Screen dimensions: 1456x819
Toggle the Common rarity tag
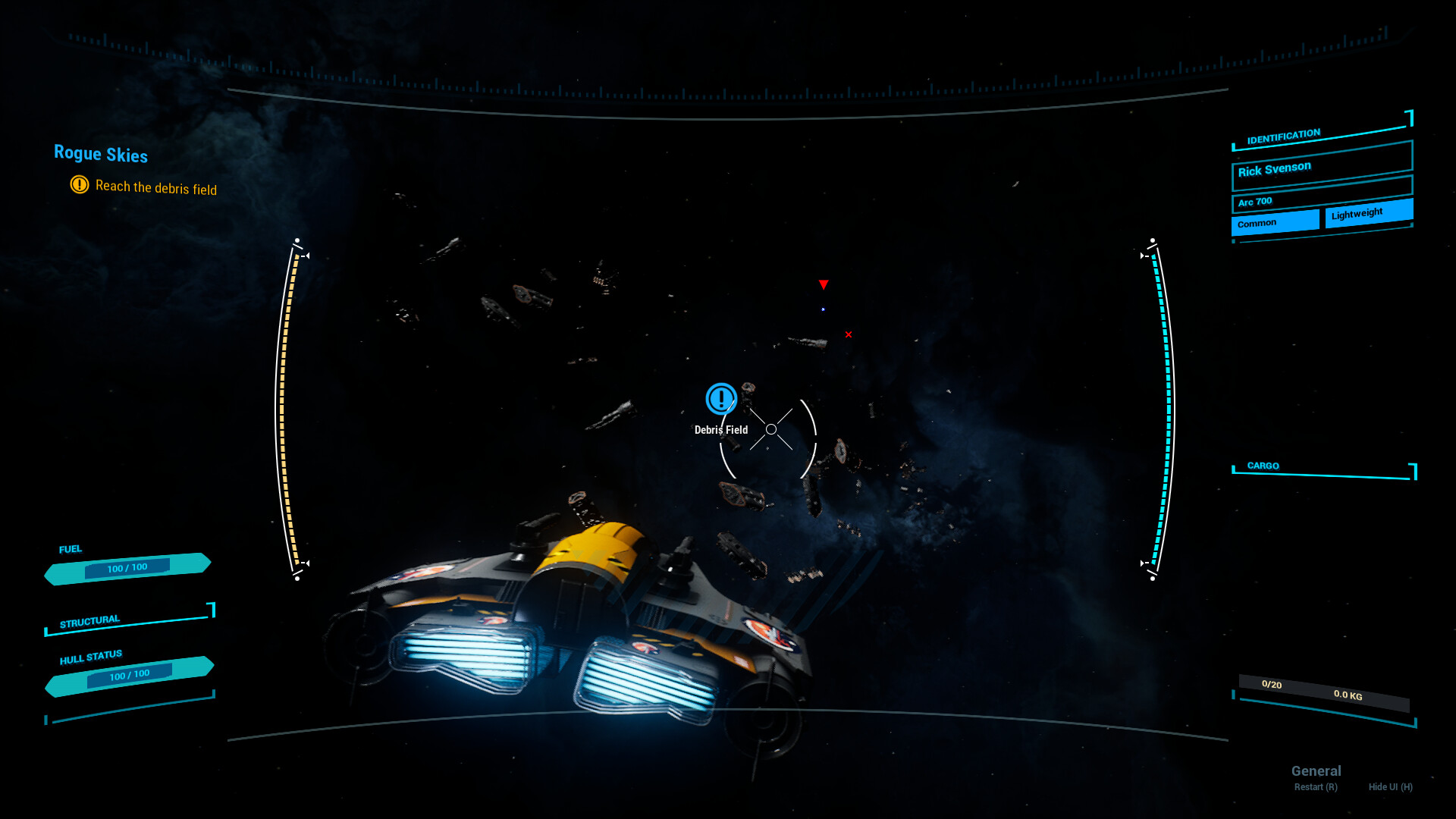click(x=1275, y=222)
